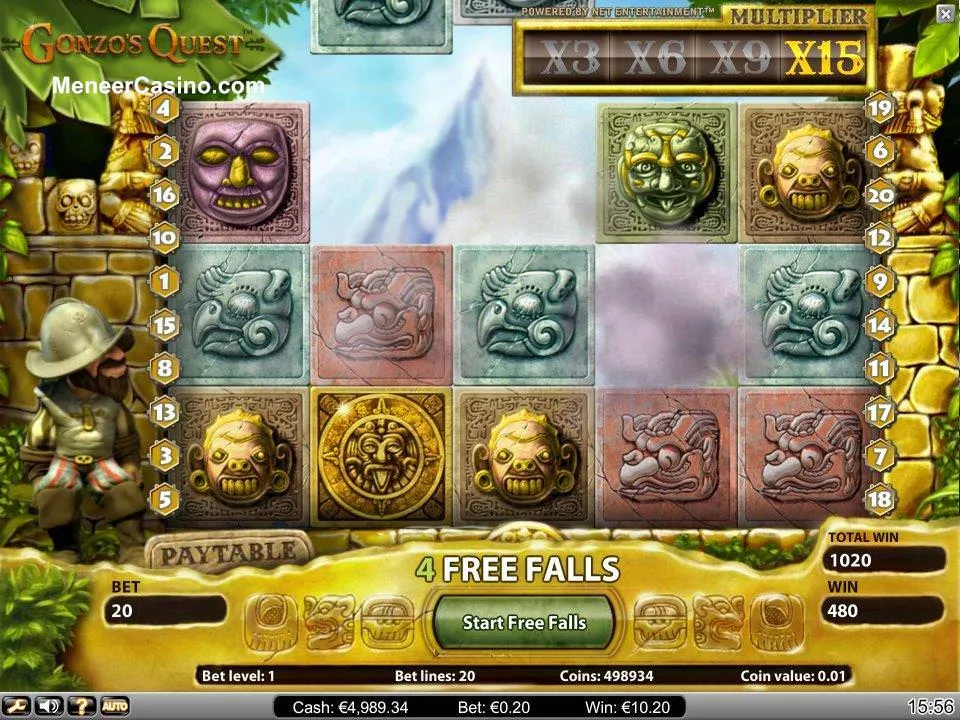The image size is (960, 720).
Task: Select bet line number 1 marker
Action: tap(164, 281)
